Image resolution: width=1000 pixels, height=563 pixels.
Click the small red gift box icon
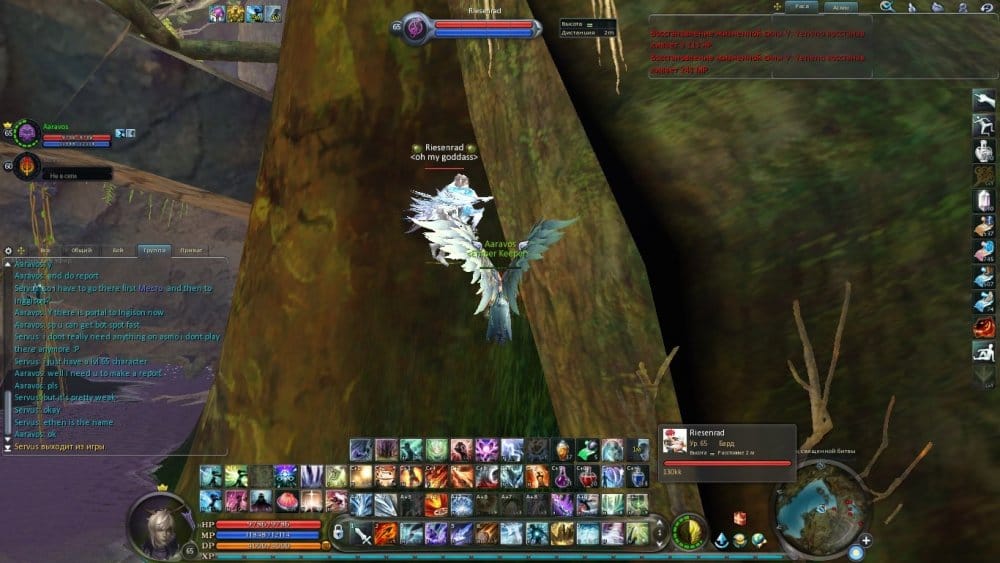coord(740,518)
